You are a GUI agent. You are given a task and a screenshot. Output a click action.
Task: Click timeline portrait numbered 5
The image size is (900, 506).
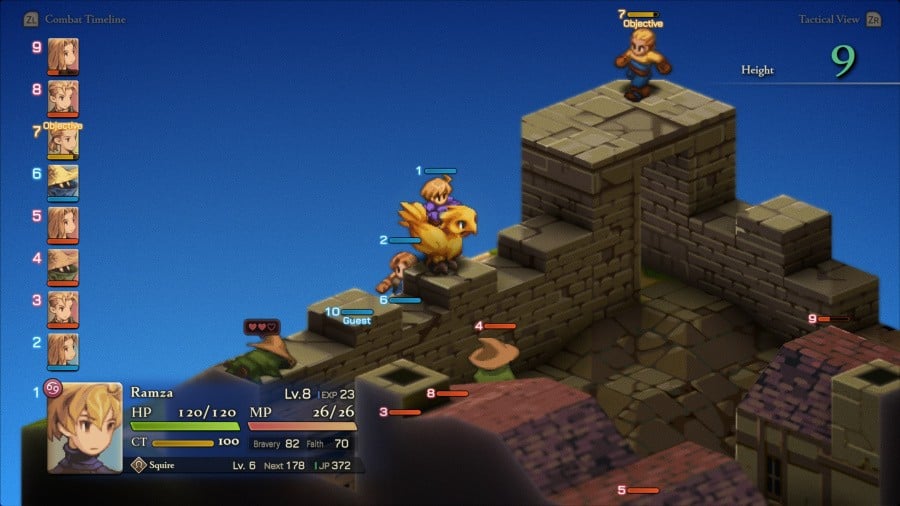(62, 224)
